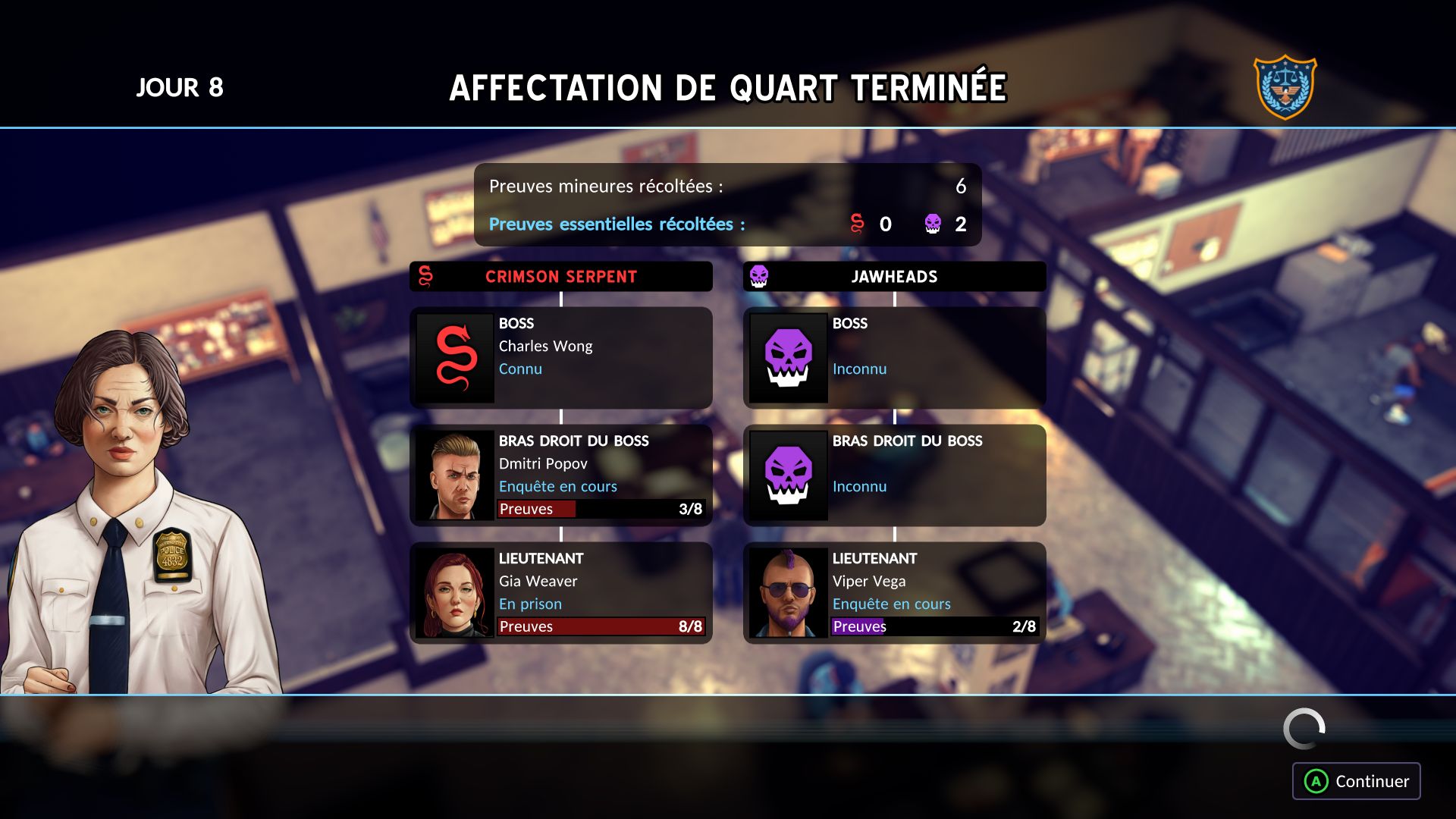This screenshot has height=819, width=1456.
Task: Click the Continuer button
Action: pos(1356,781)
